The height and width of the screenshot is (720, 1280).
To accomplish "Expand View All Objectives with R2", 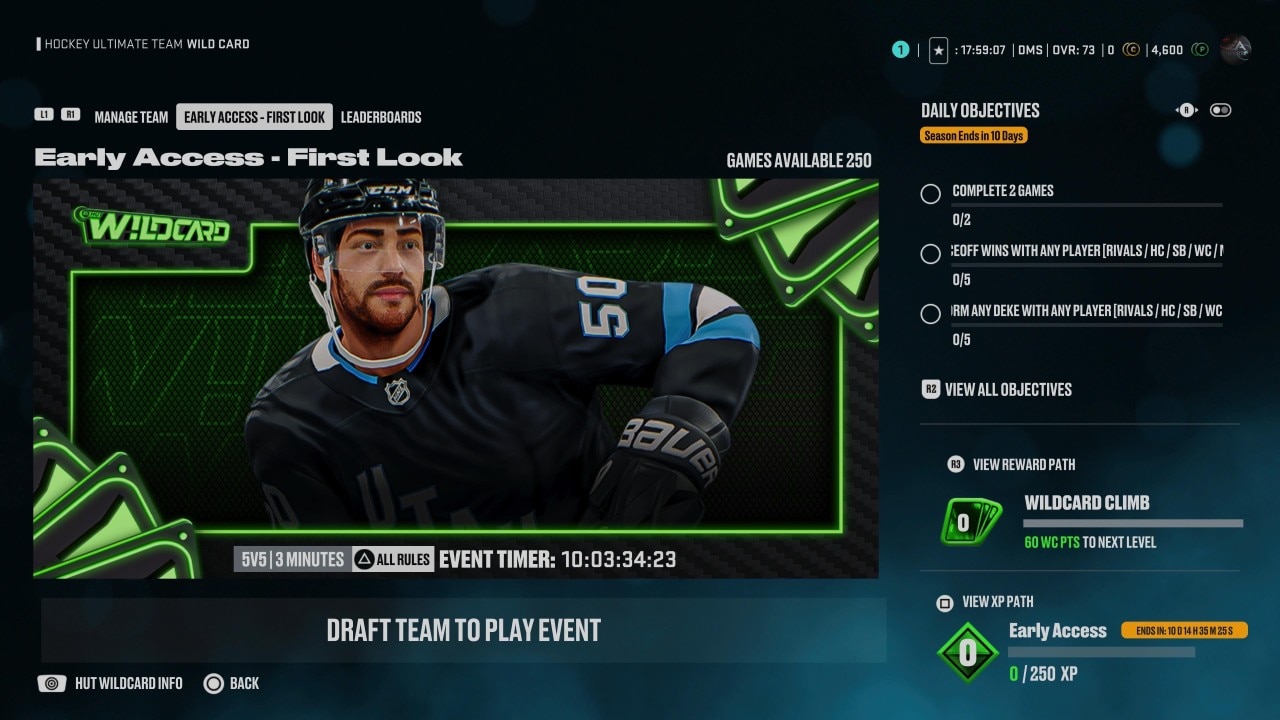I will point(930,389).
